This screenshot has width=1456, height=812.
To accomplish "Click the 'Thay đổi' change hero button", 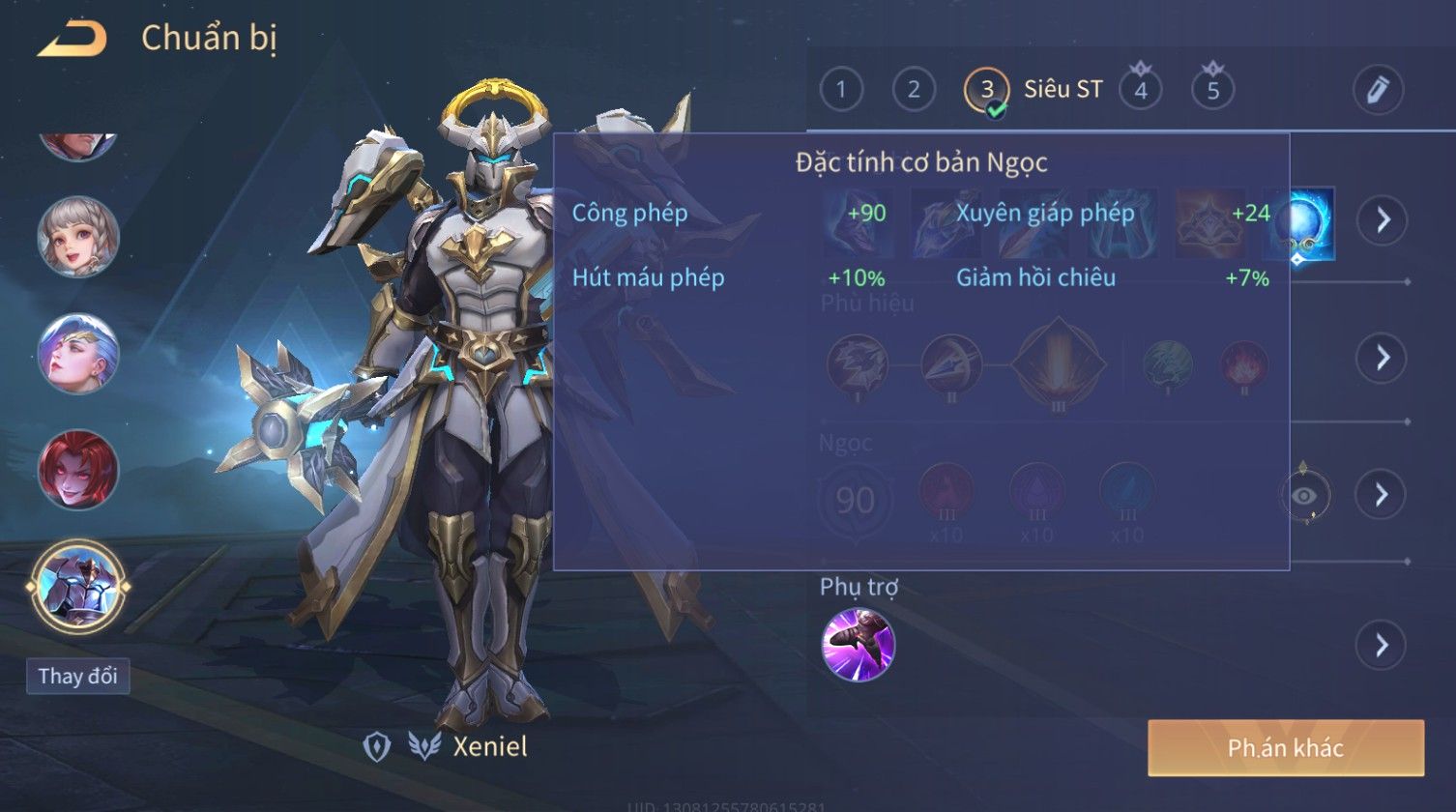I will coord(78,676).
